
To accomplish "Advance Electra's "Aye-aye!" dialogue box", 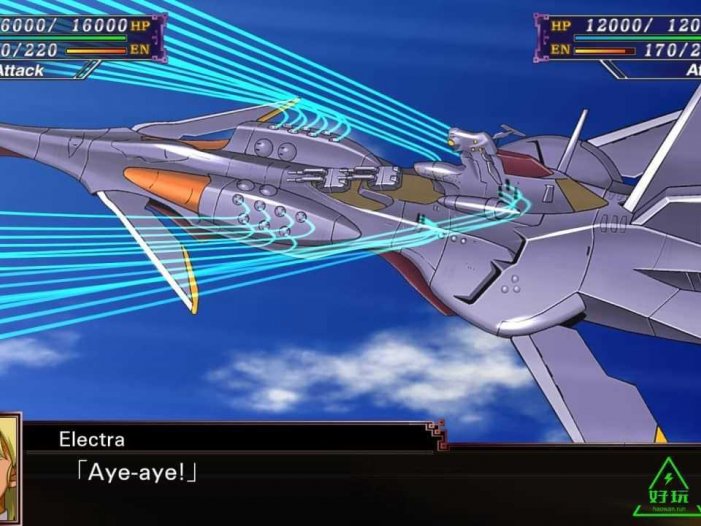I will (x=300, y=471).
